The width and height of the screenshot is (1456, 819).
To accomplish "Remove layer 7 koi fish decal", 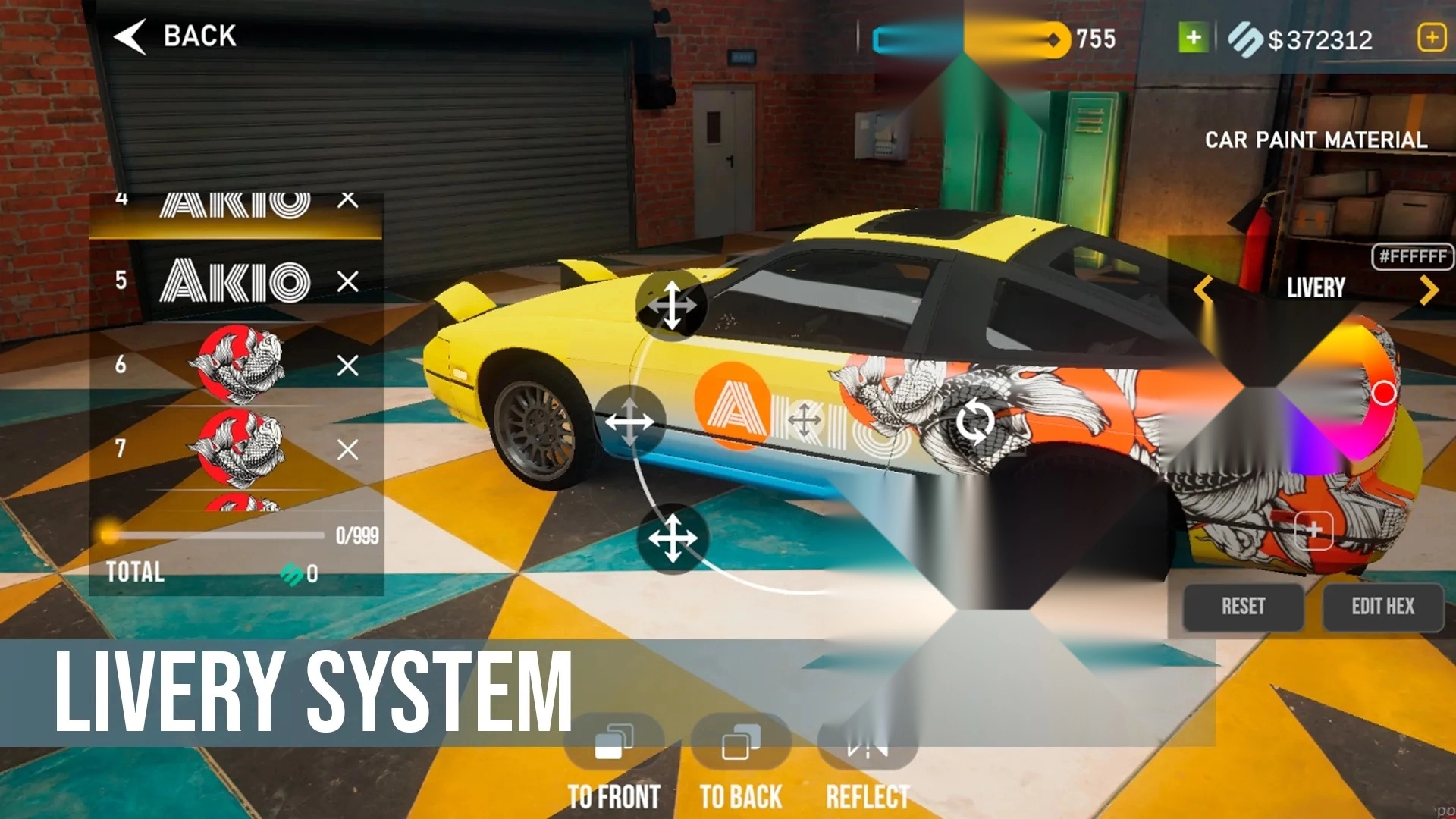I will click(348, 450).
